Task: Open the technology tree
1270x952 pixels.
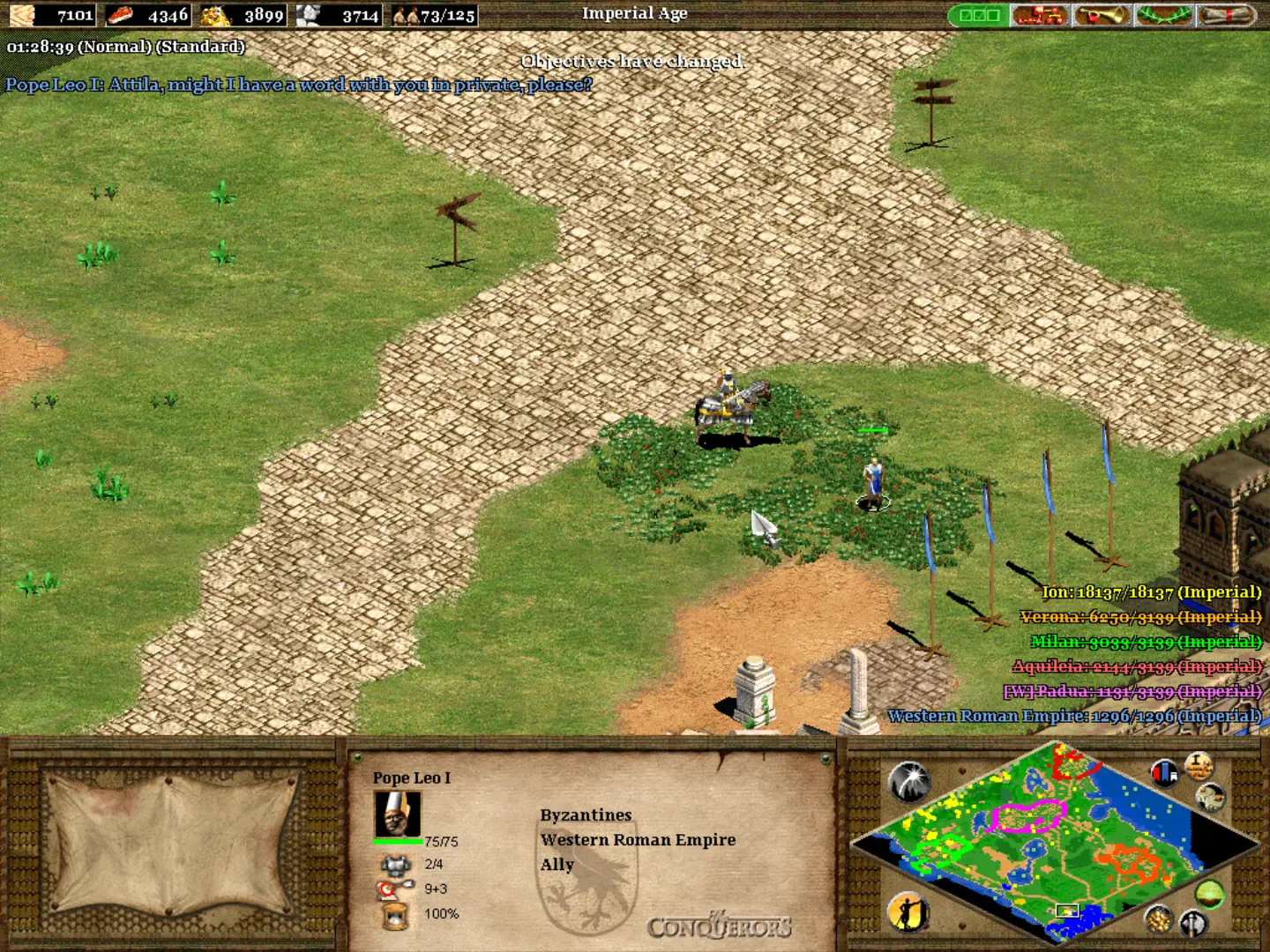Action: click(x=1040, y=15)
